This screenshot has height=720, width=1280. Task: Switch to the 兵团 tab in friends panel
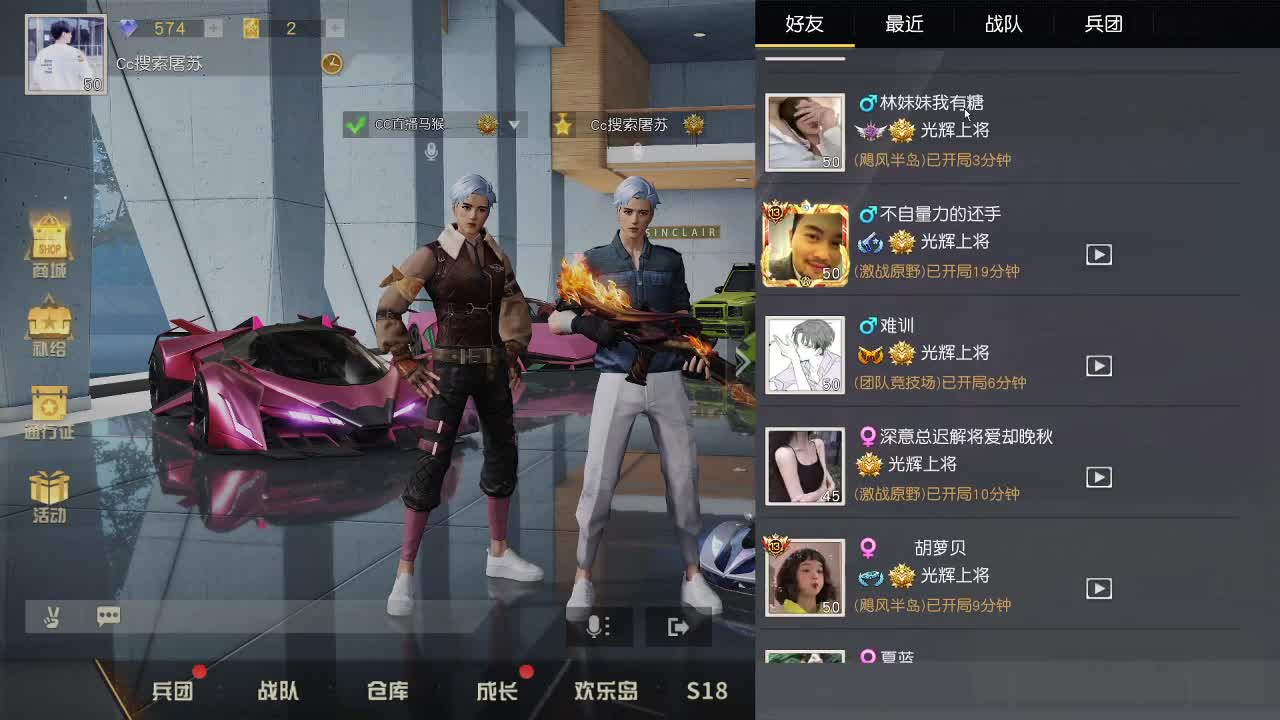1103,24
